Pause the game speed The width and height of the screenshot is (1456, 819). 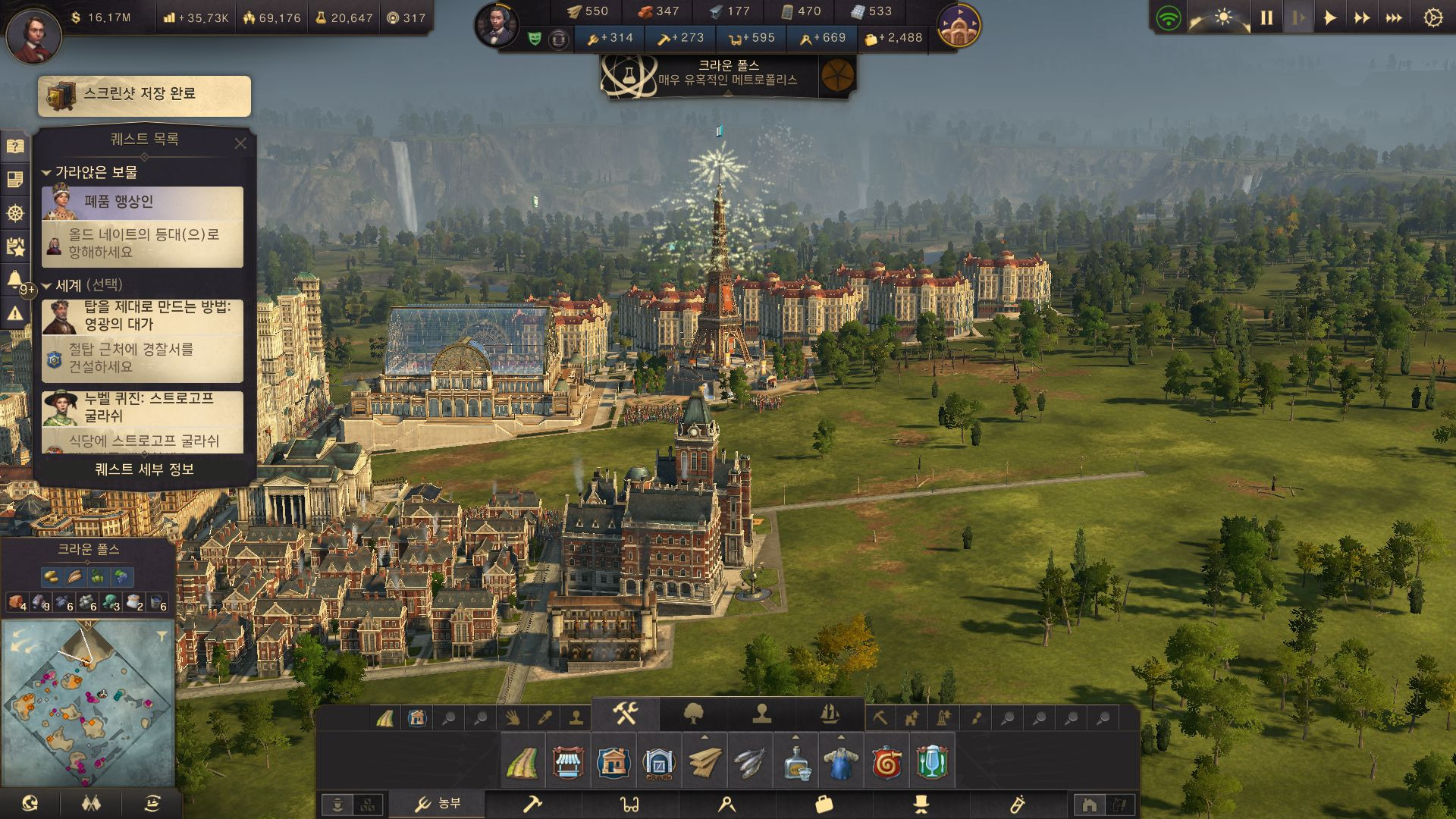point(1266,18)
